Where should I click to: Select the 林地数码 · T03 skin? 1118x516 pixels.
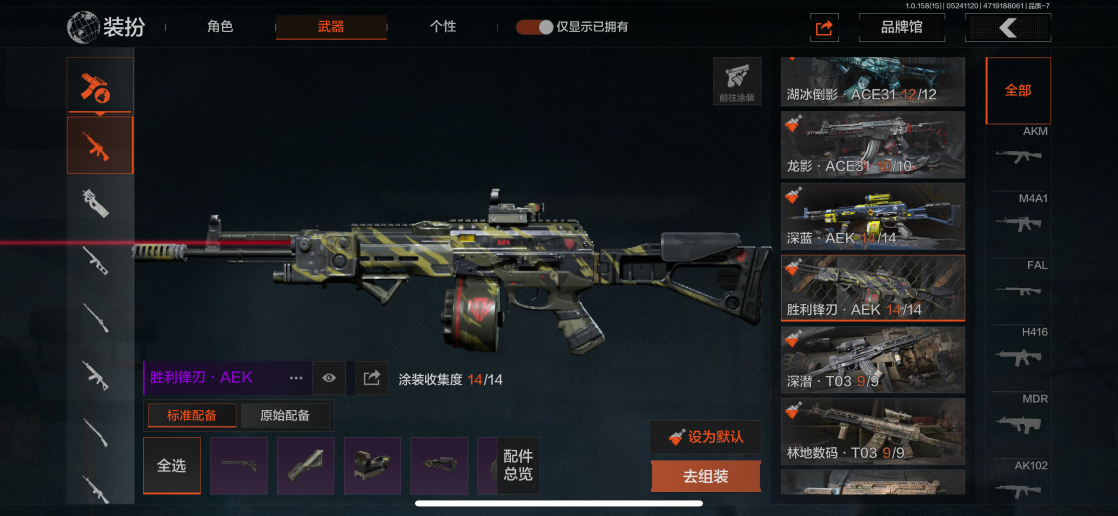point(873,431)
